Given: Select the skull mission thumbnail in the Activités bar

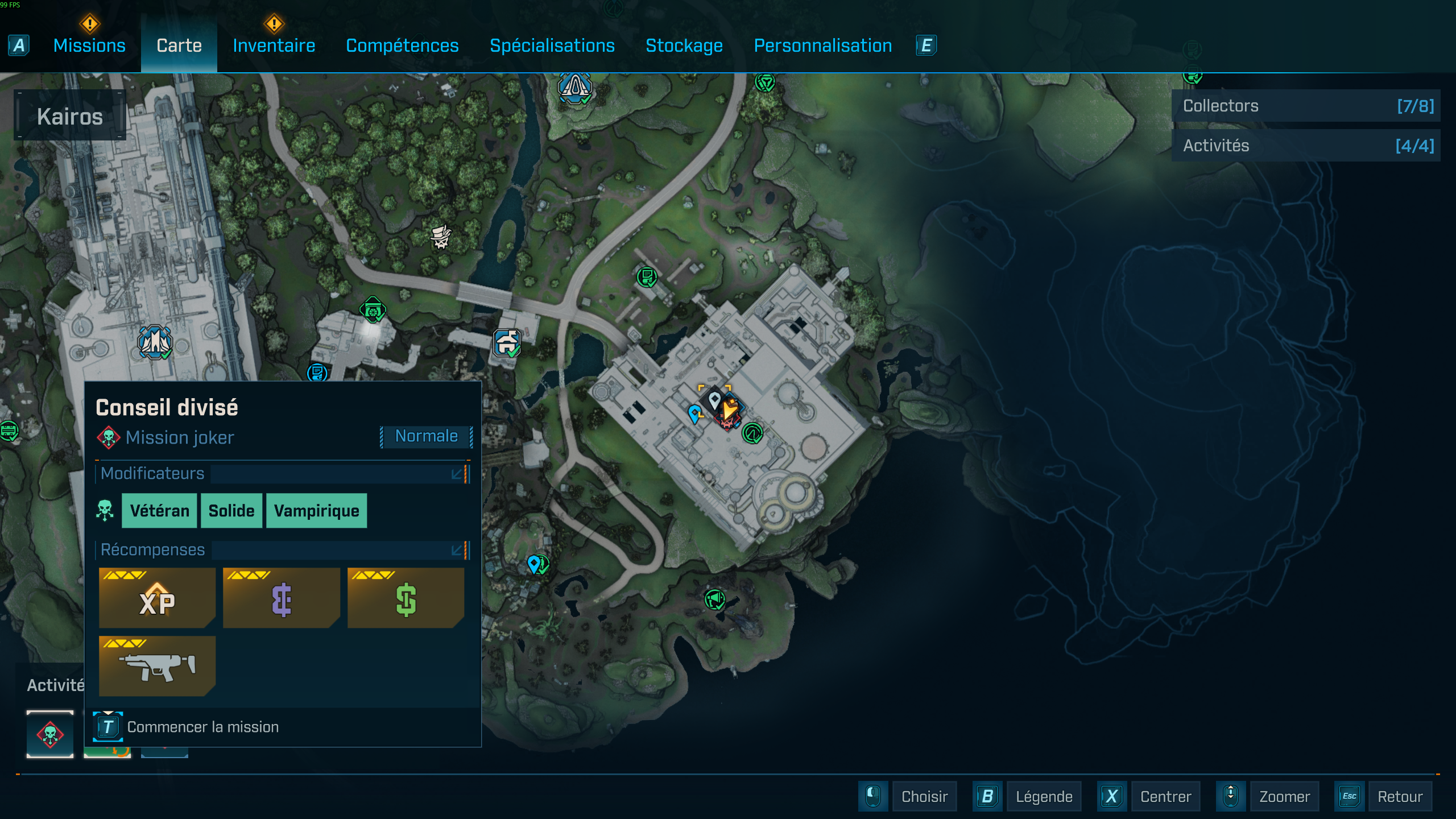Looking at the screenshot, I should pos(50,734).
